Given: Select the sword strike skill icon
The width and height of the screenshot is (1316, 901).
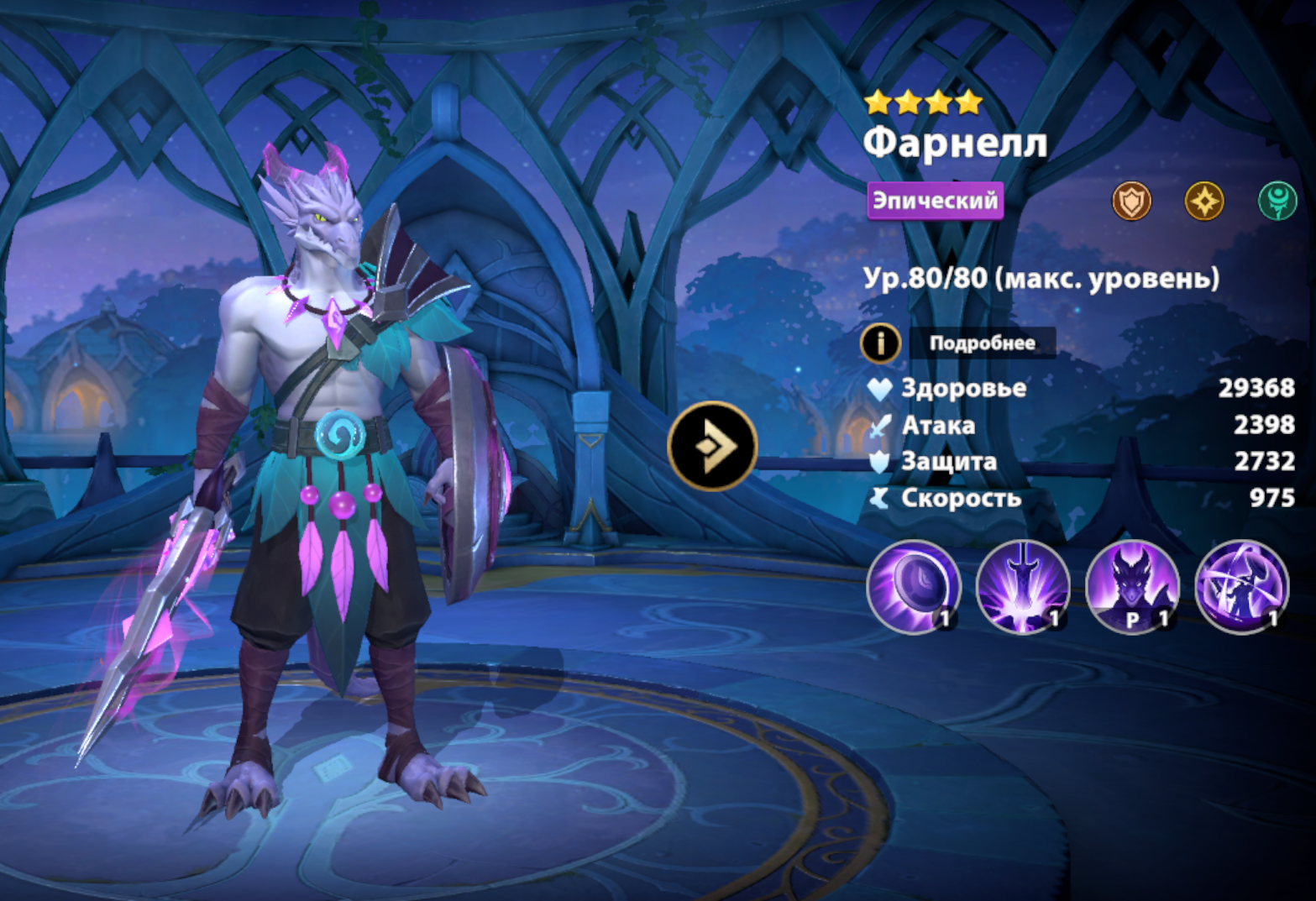Looking at the screenshot, I should pyautogui.click(x=1023, y=586).
